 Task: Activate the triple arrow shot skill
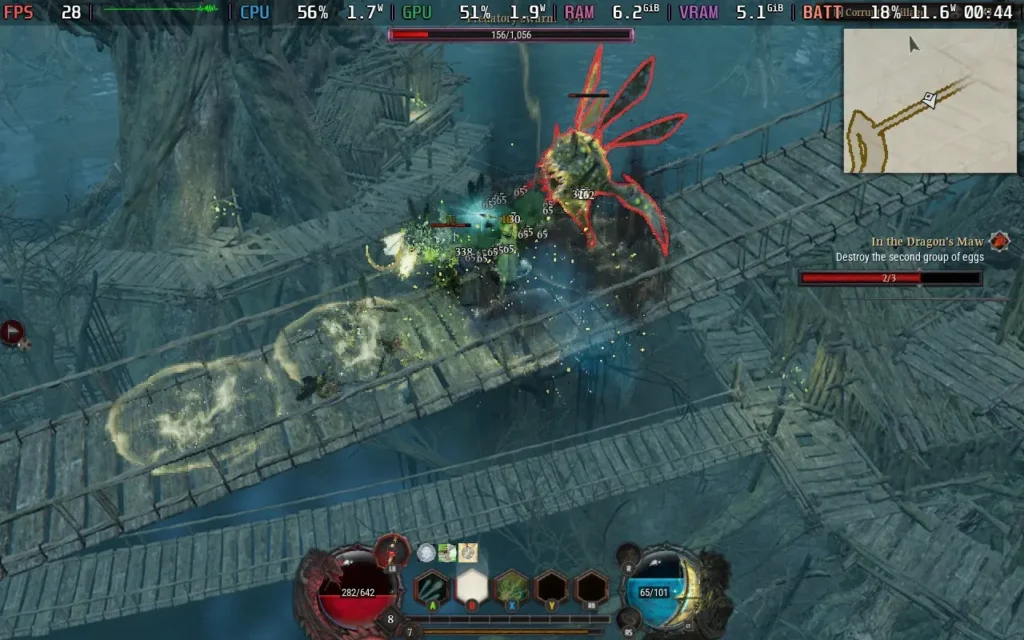431,587
